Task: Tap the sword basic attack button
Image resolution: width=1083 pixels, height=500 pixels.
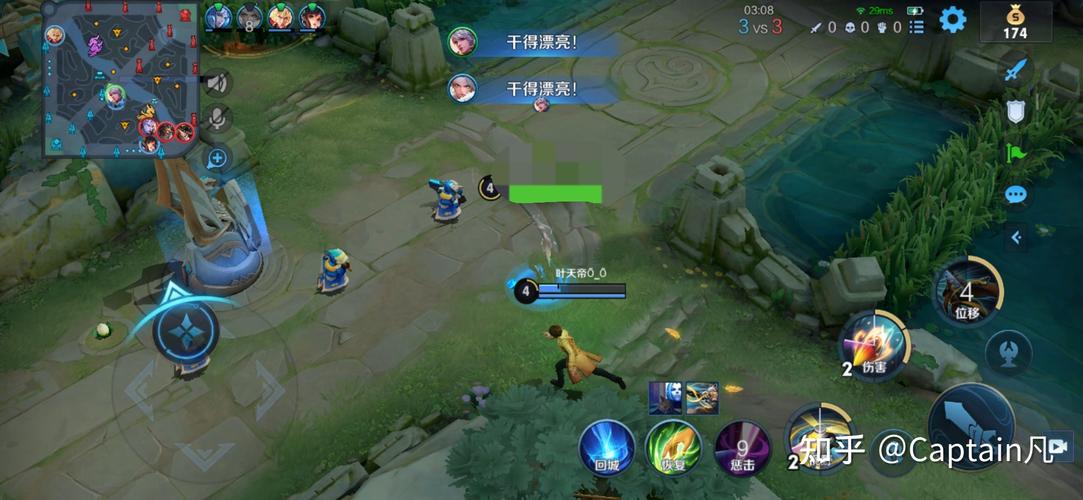Action: tap(970, 425)
